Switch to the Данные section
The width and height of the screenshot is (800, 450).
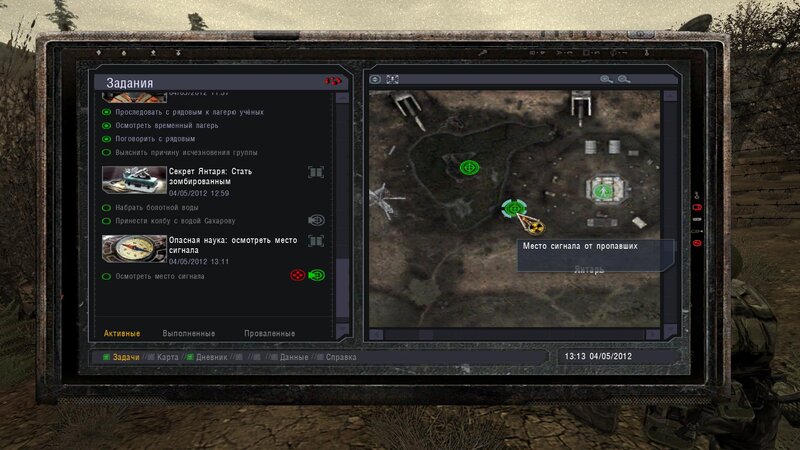click(294, 356)
